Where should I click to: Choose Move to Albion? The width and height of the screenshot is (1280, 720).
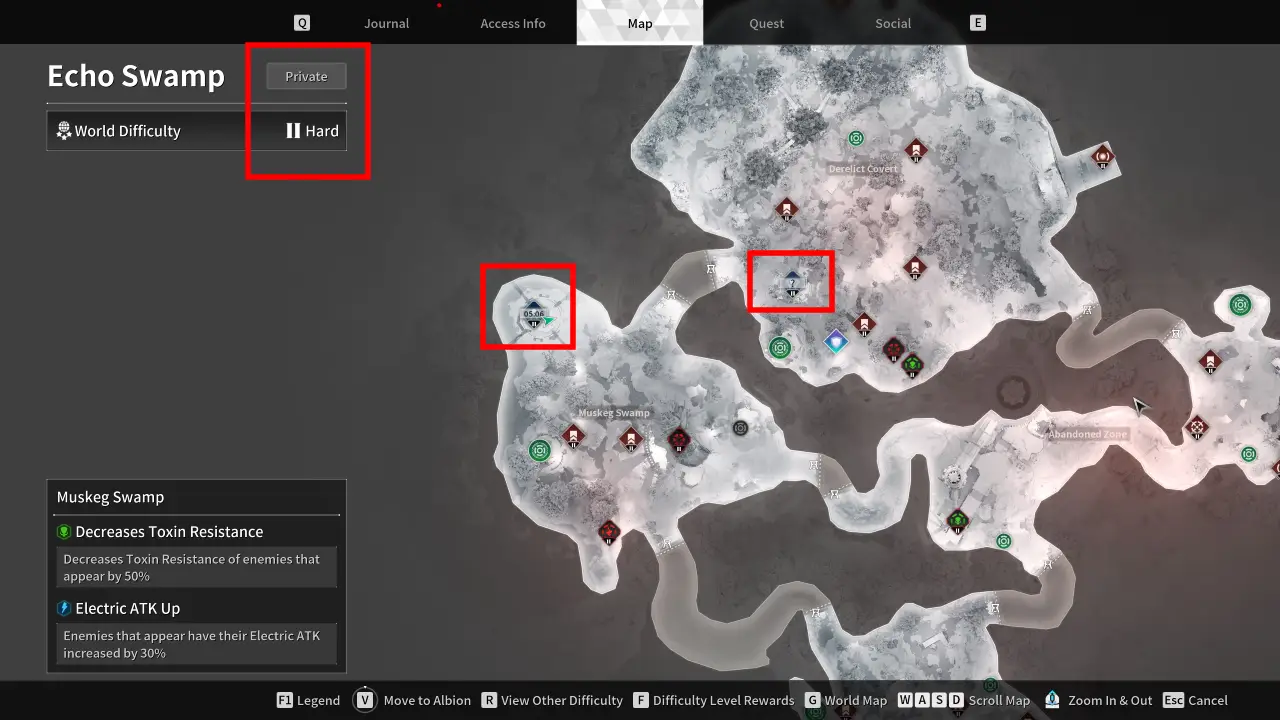click(x=415, y=700)
